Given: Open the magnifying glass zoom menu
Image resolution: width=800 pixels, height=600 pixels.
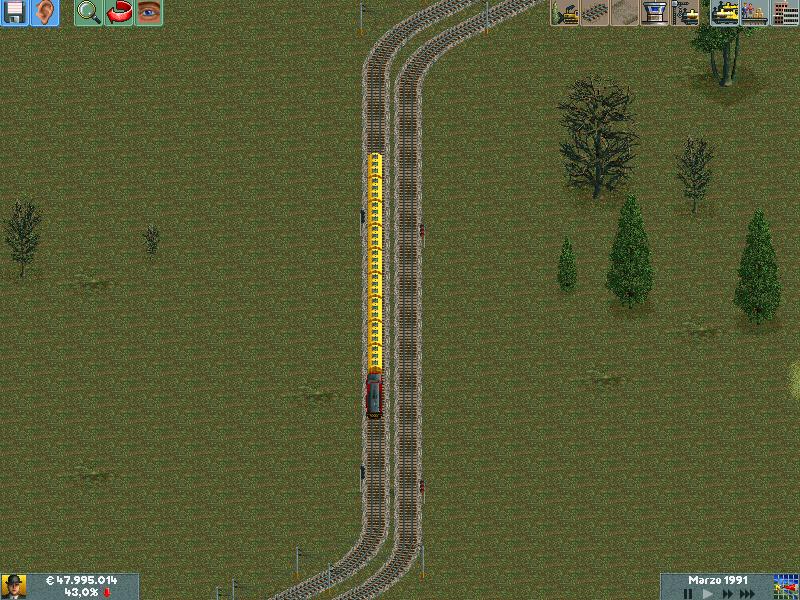Looking at the screenshot, I should 89,13.
